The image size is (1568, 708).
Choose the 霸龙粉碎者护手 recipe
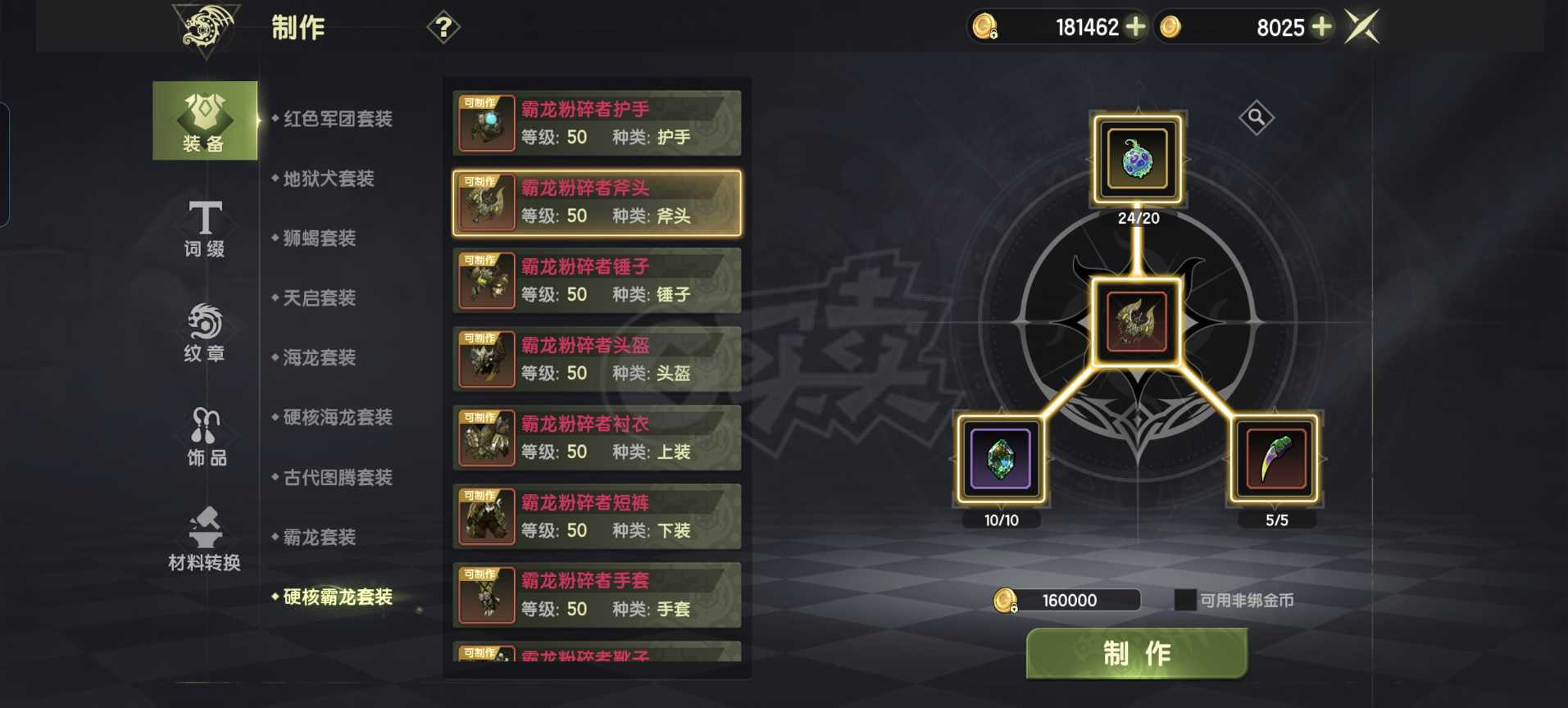coord(596,123)
